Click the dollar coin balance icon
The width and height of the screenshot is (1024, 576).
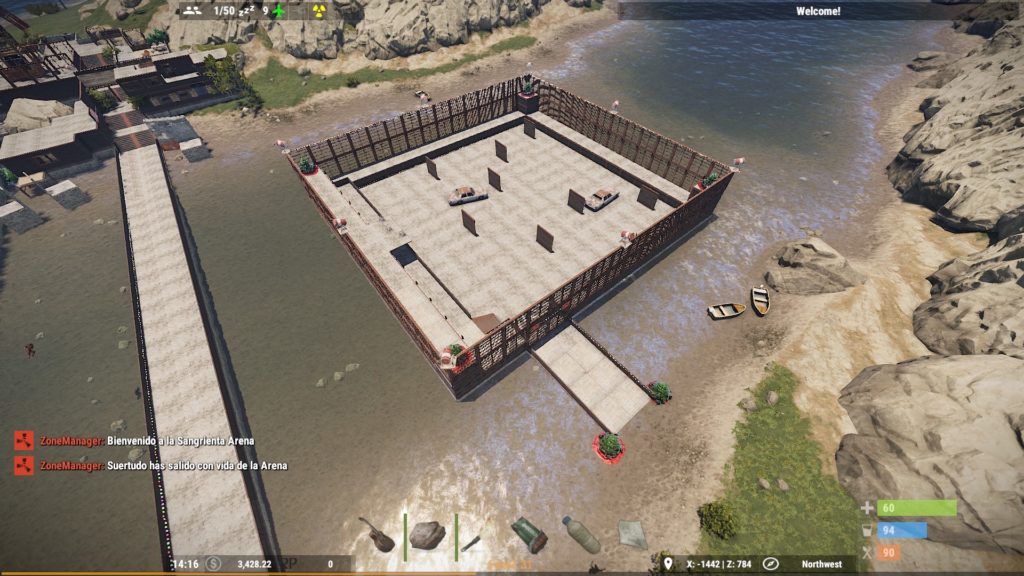(214, 564)
